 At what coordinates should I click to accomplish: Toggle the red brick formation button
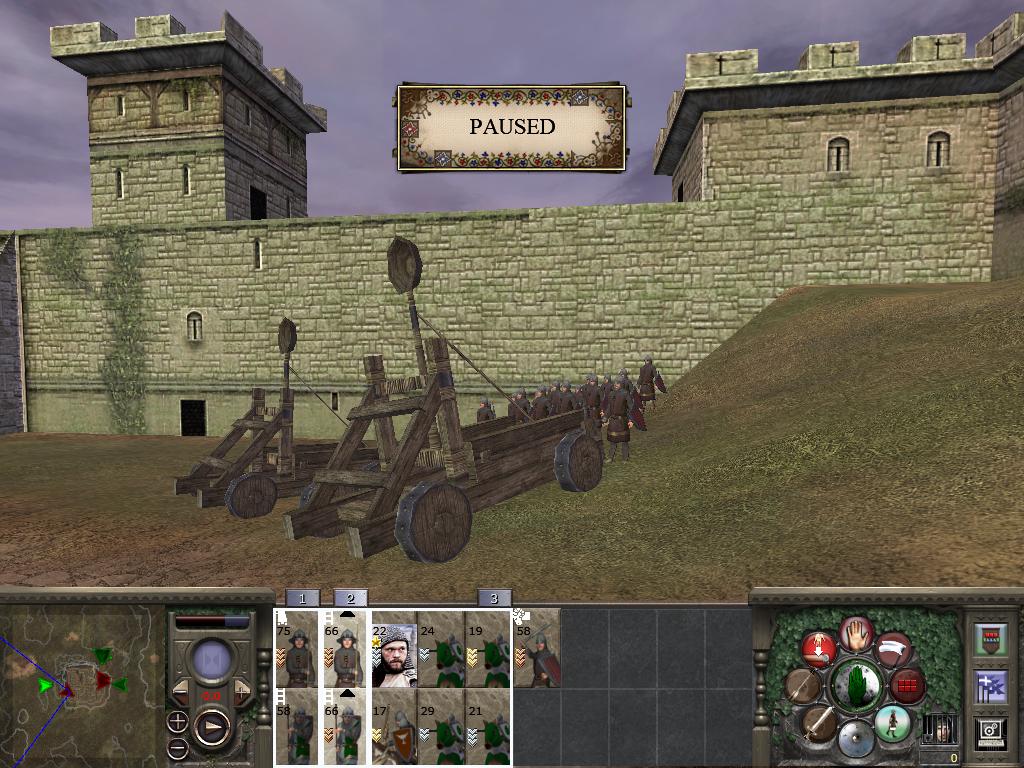point(908,686)
